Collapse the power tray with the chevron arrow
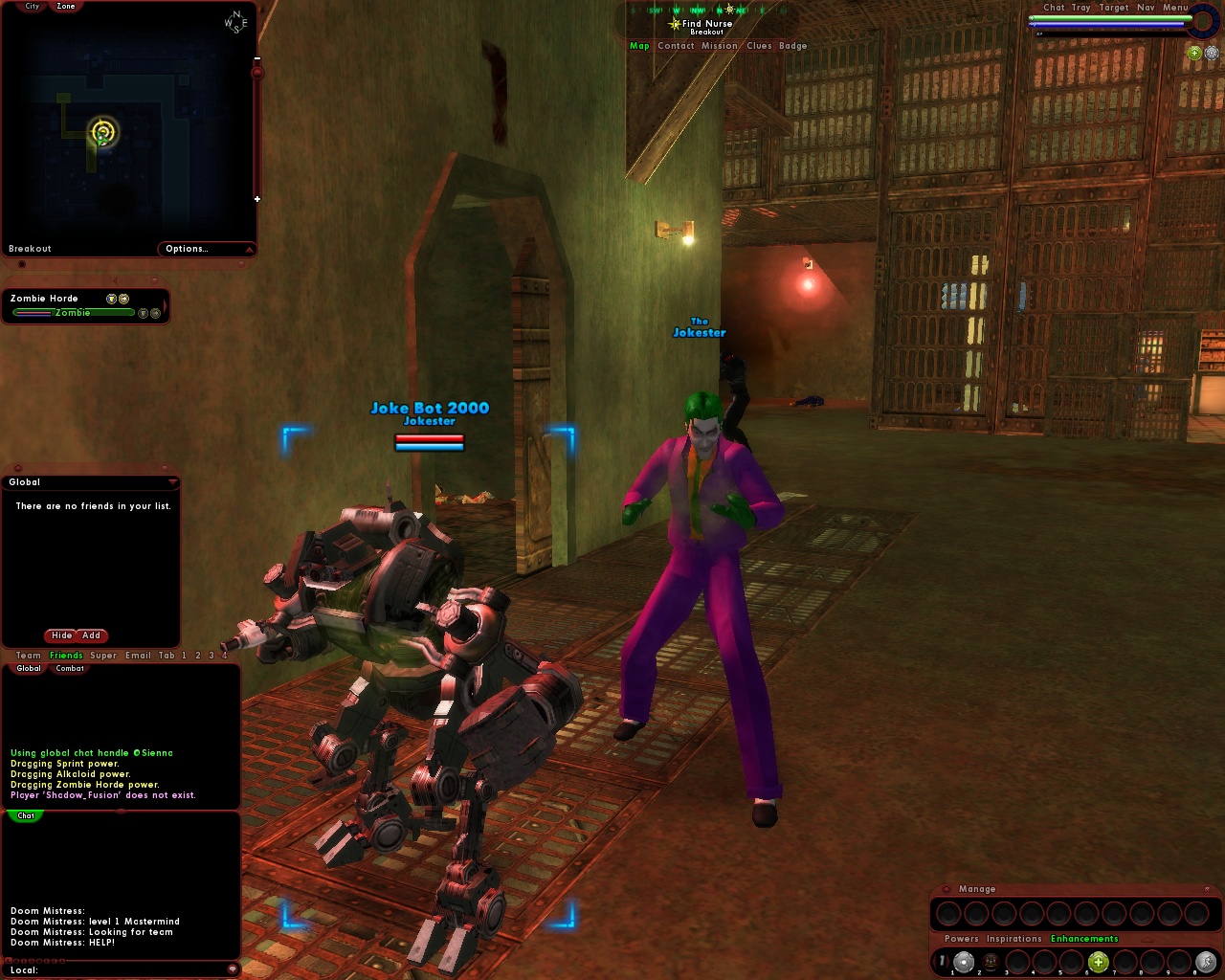The image size is (1225, 980). pyautogui.click(x=1147, y=940)
